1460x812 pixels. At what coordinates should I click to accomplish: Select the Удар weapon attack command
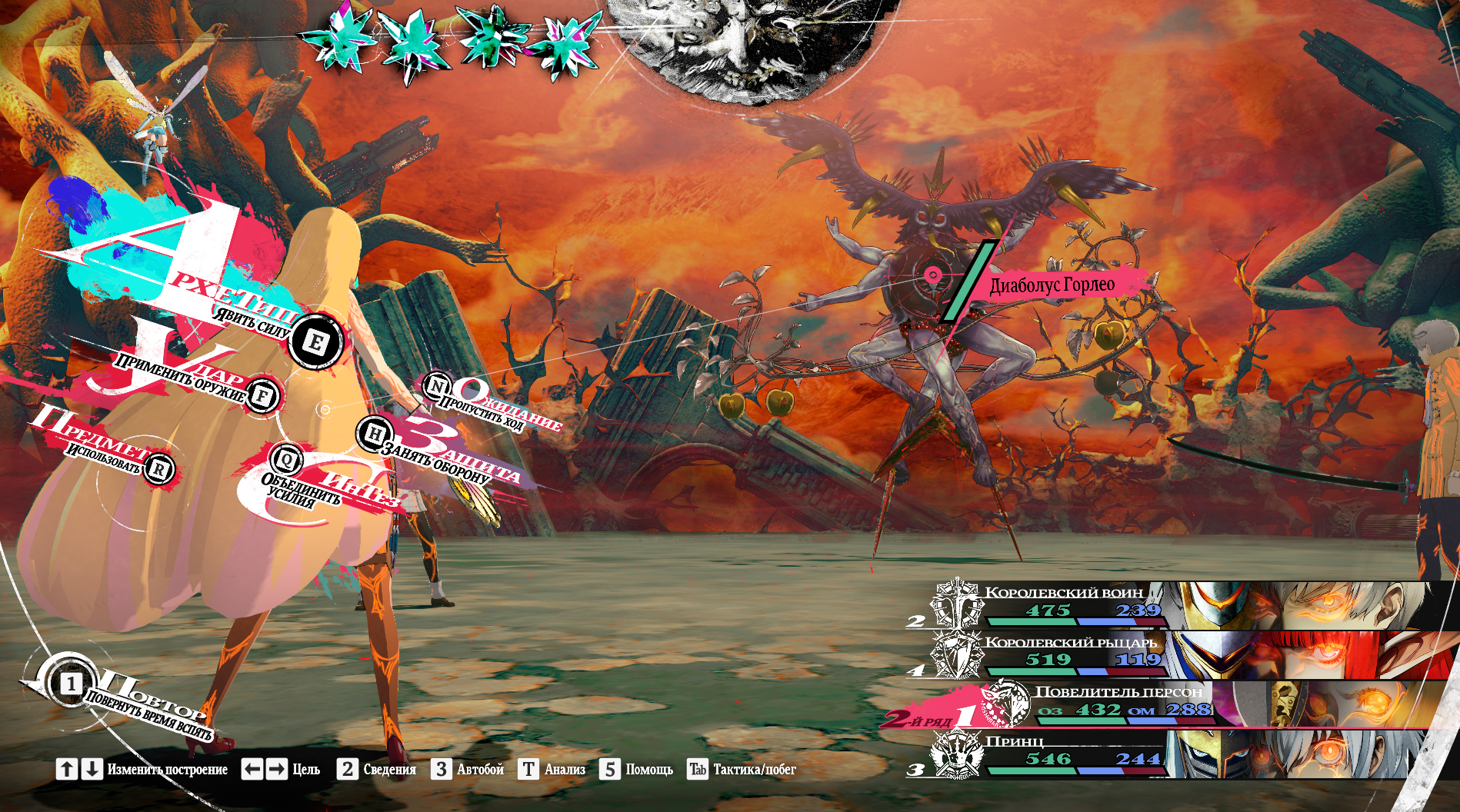coord(262,396)
